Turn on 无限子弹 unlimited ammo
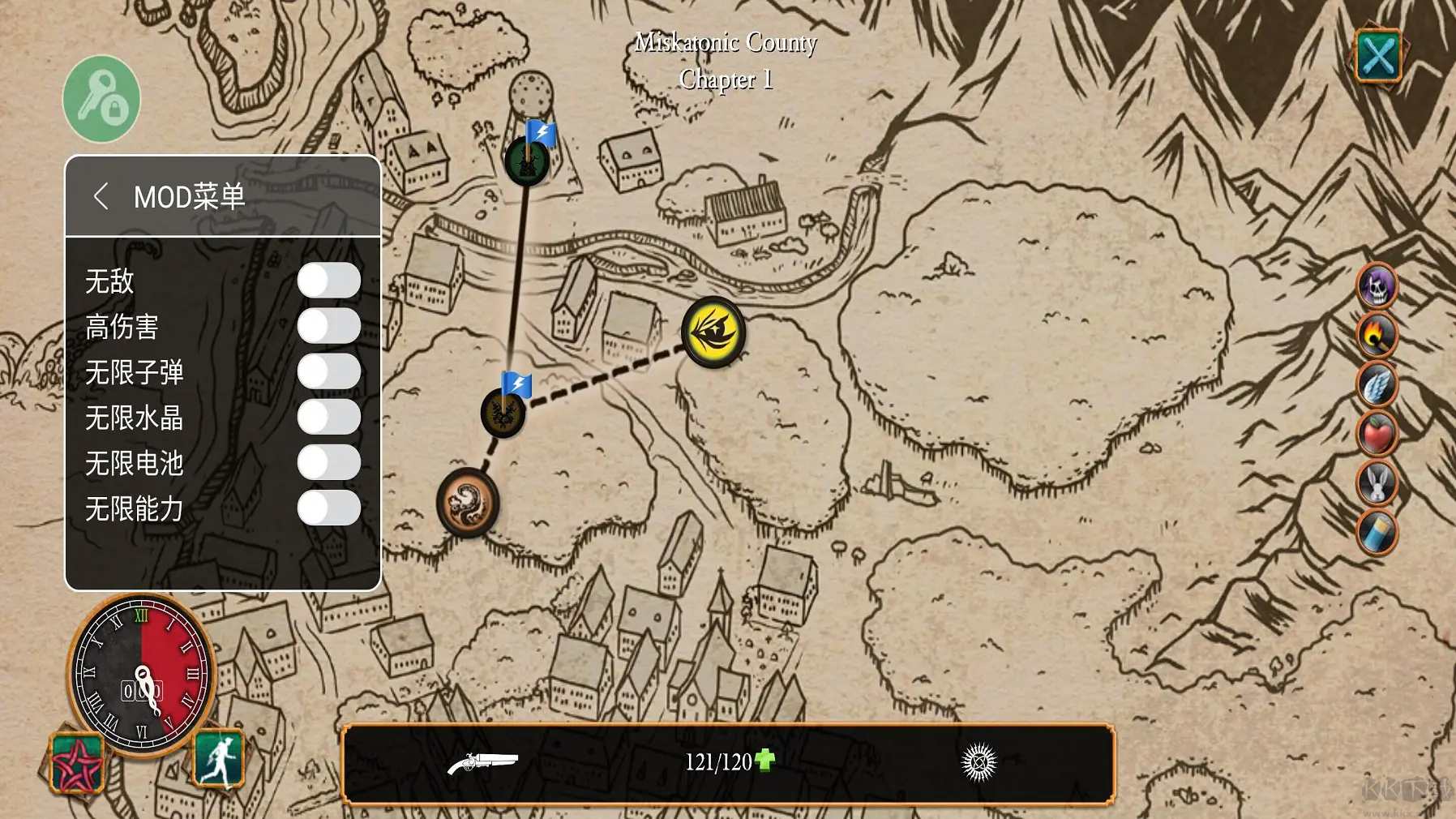Viewport: 1456px width, 819px height. coord(328,371)
